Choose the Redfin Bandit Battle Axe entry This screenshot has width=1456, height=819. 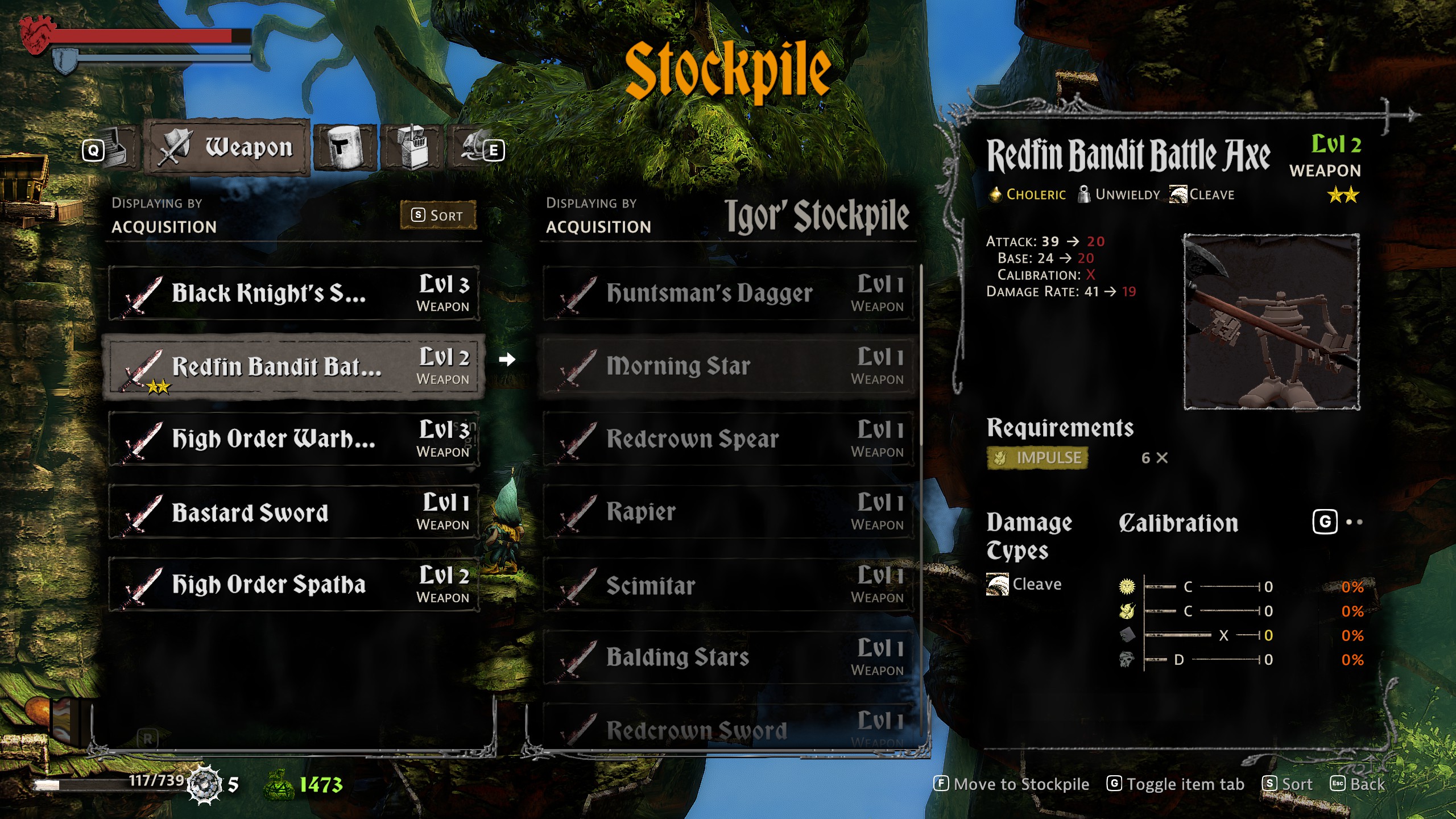pos(293,366)
